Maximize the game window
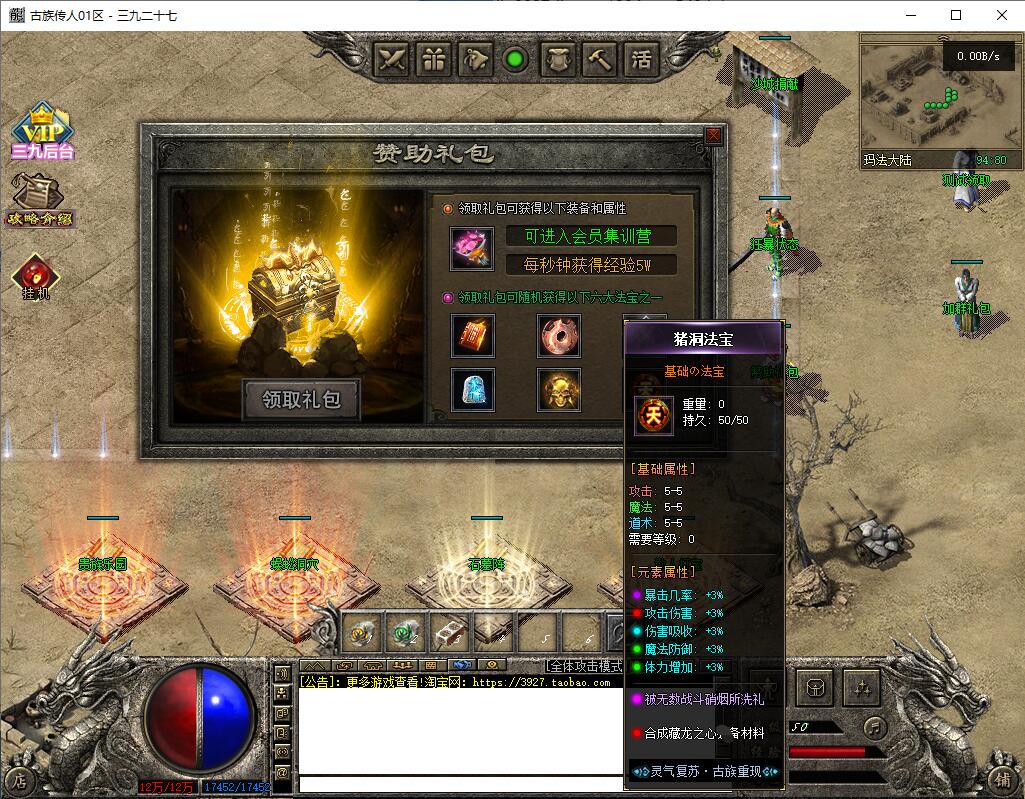 pyautogui.click(x=956, y=15)
